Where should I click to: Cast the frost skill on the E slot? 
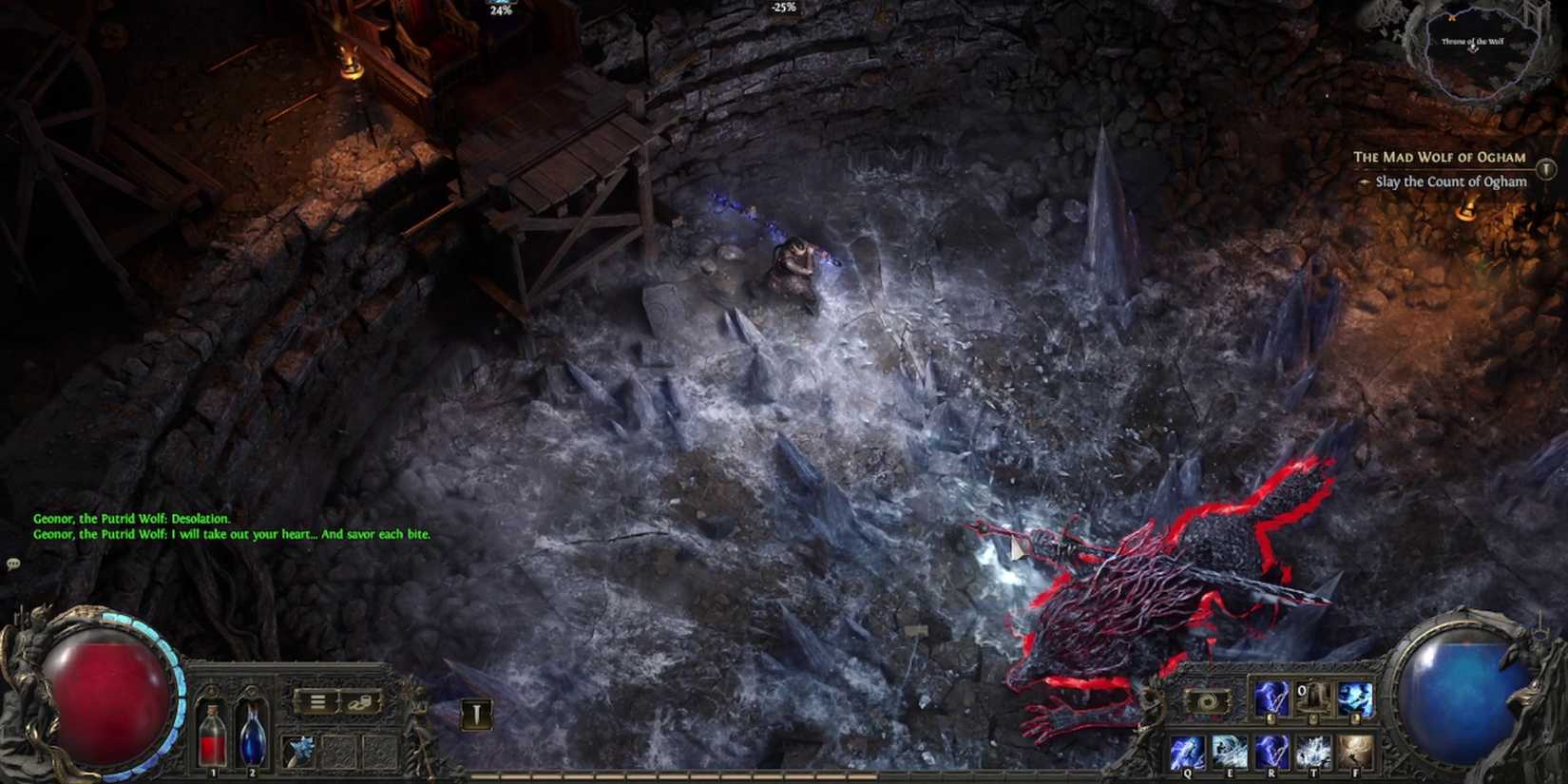tap(1230, 752)
